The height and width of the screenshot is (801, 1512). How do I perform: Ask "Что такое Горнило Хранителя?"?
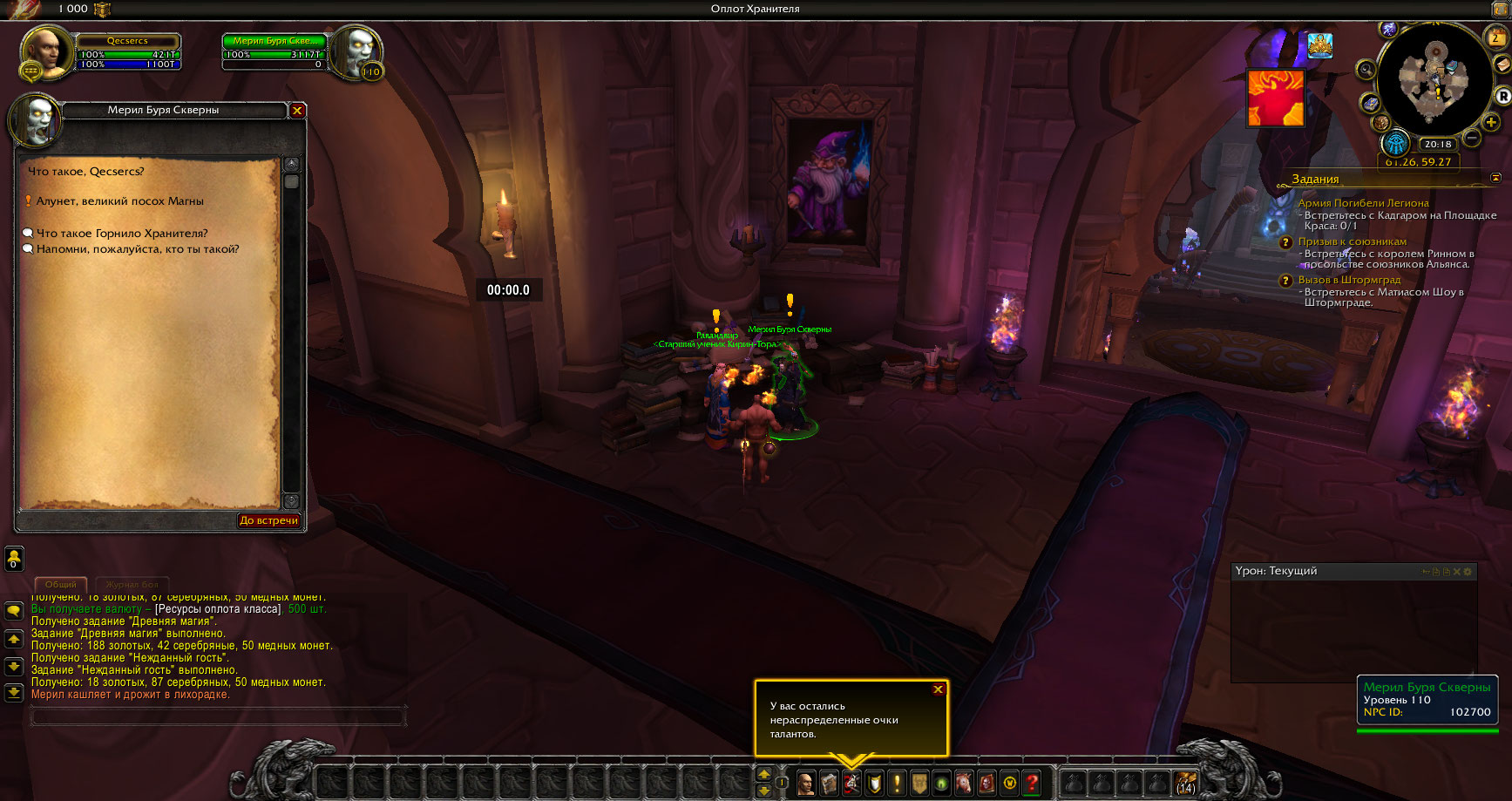coord(122,234)
